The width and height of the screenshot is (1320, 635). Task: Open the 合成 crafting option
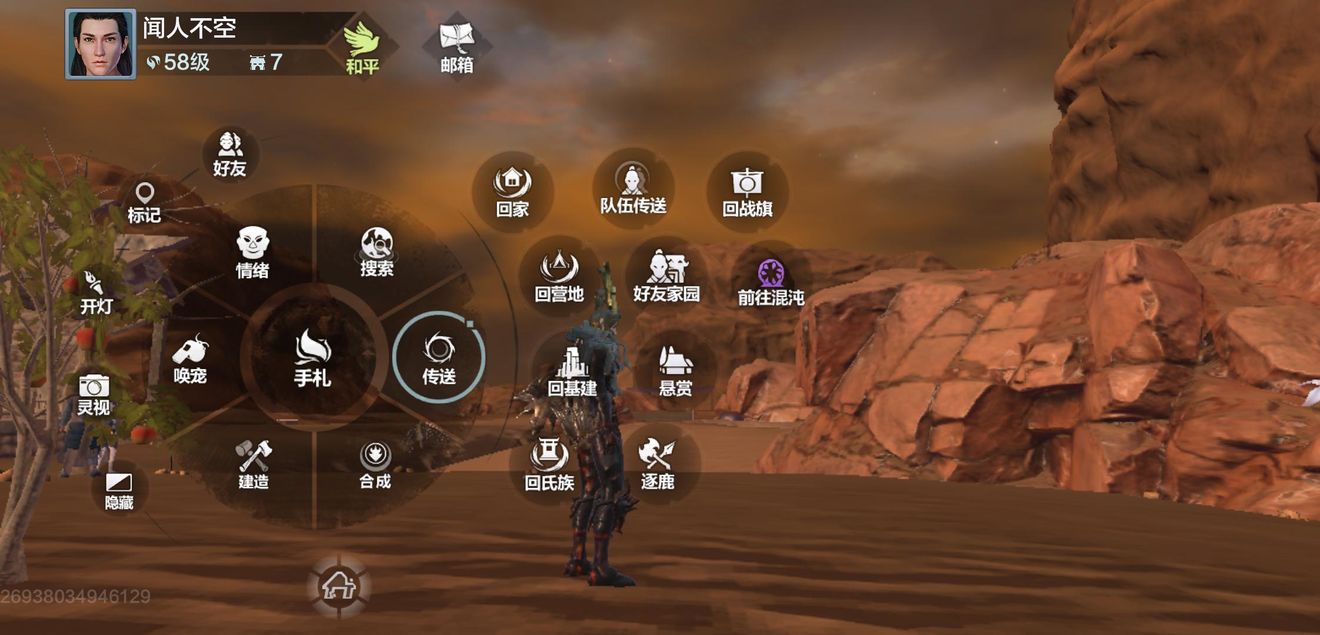pos(375,464)
